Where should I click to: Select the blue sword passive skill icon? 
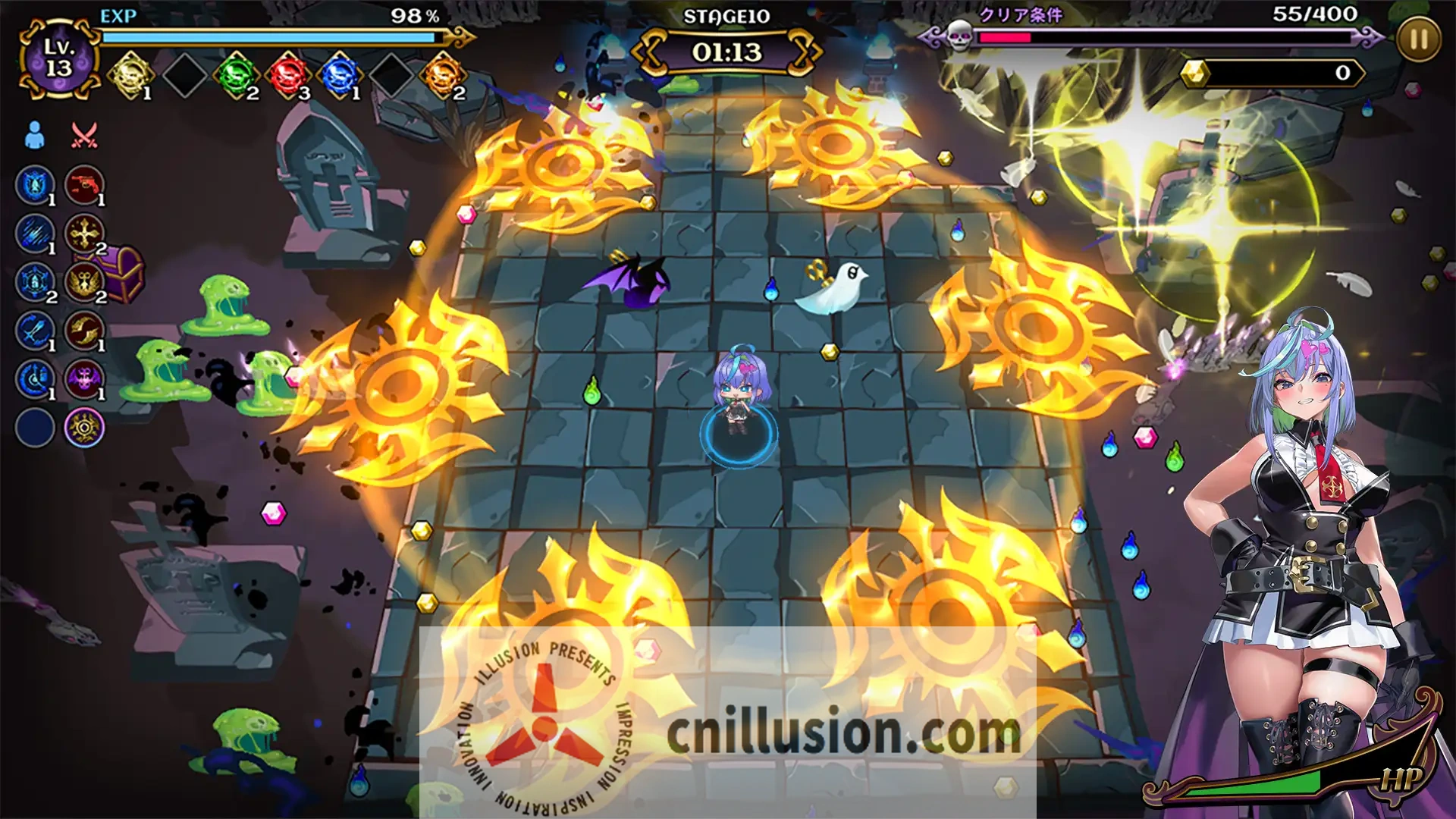[35, 331]
